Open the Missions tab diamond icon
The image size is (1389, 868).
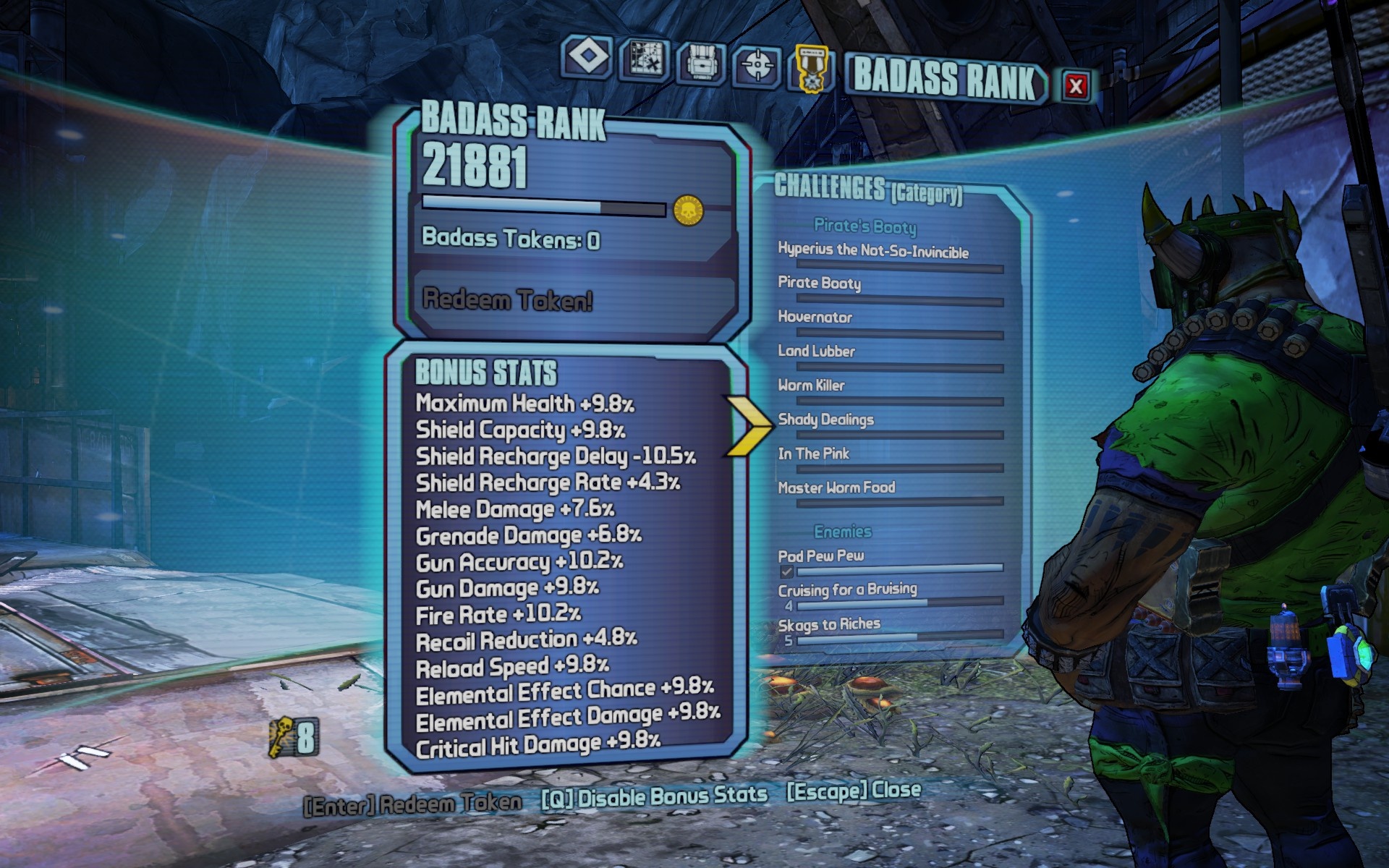click(x=587, y=56)
